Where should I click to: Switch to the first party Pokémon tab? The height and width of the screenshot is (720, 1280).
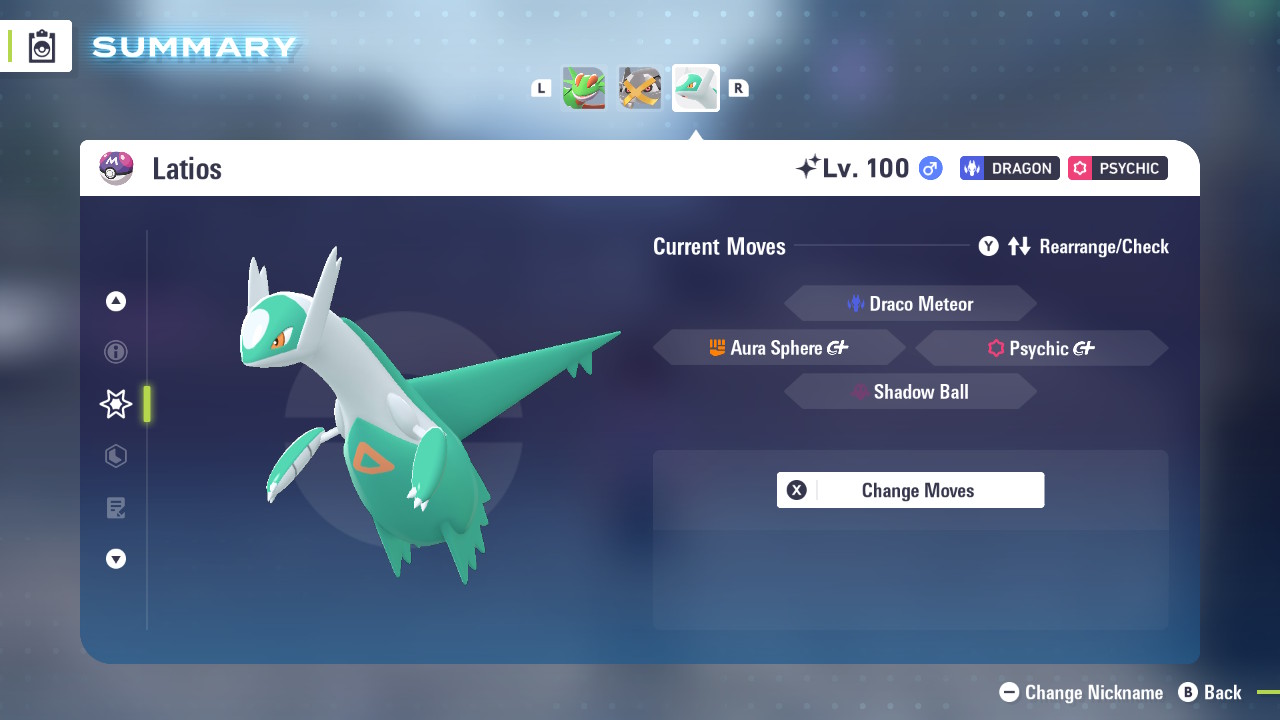(584, 88)
